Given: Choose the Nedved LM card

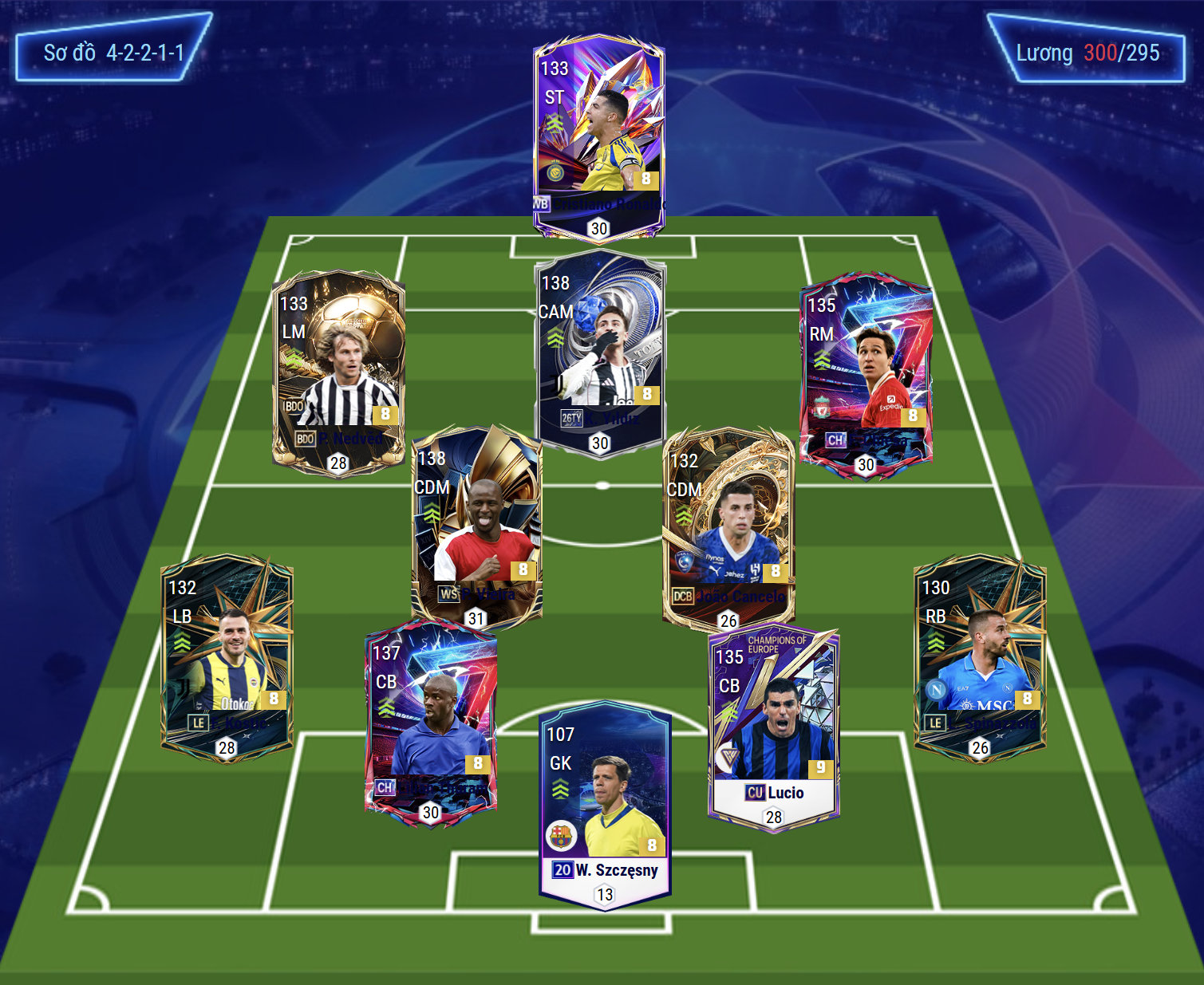Looking at the screenshot, I should tap(338, 371).
